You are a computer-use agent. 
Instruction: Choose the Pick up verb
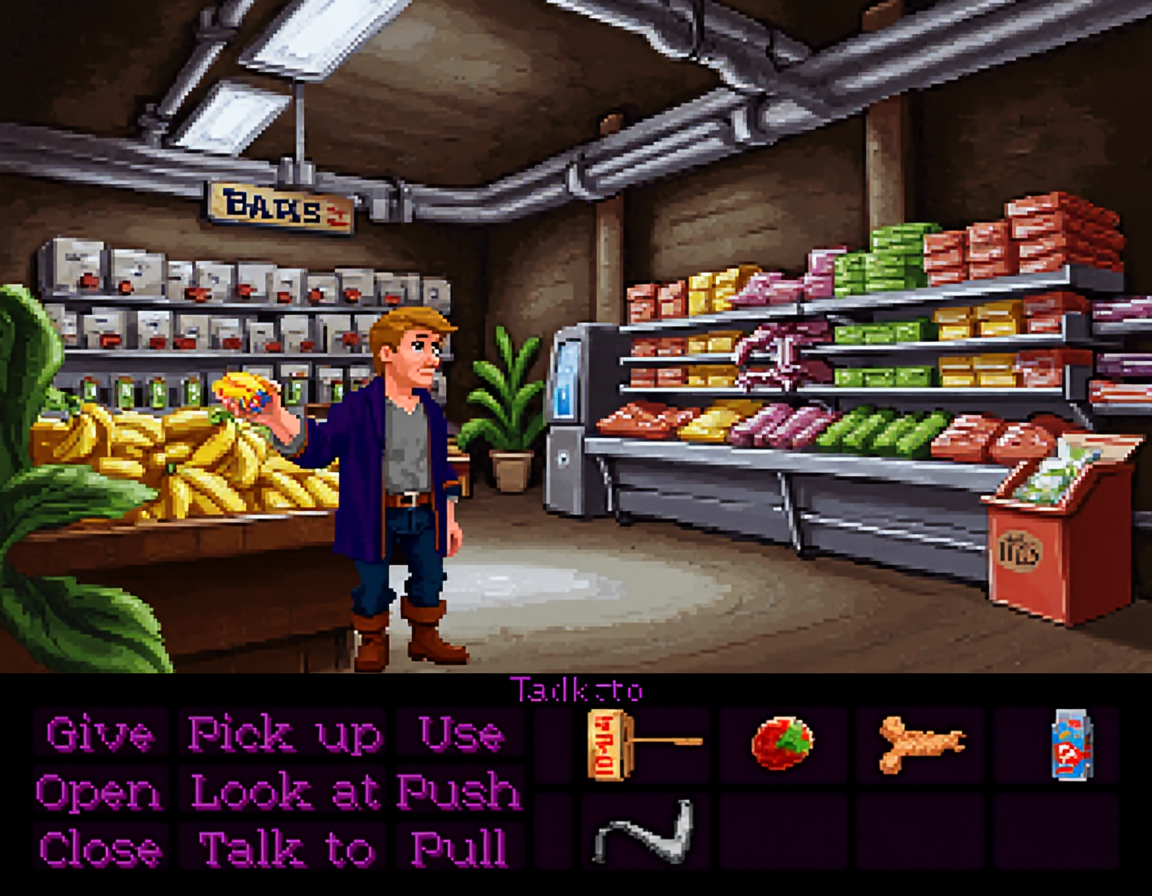coord(285,735)
